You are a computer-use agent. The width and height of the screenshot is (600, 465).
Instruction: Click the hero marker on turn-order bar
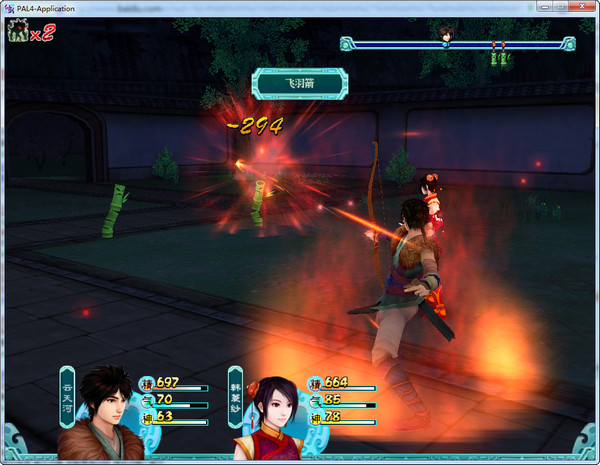click(446, 36)
